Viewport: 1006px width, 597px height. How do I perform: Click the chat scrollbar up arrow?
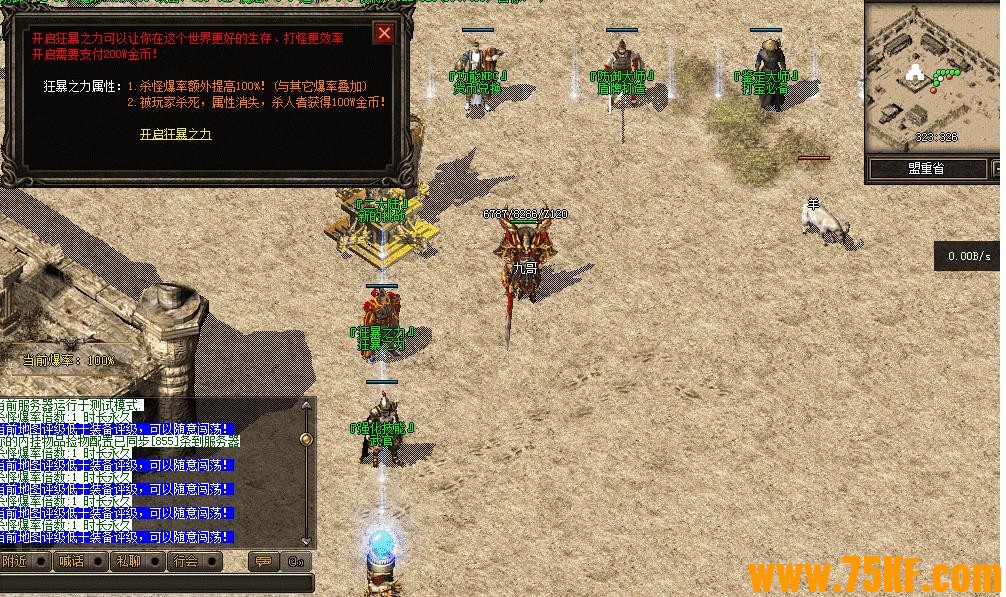point(306,408)
